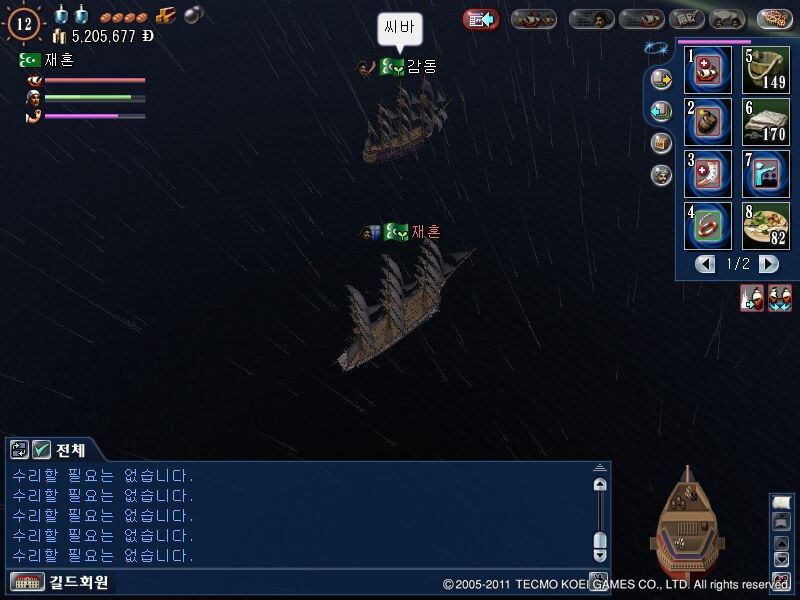Open the ship fleet menu button

point(534,19)
